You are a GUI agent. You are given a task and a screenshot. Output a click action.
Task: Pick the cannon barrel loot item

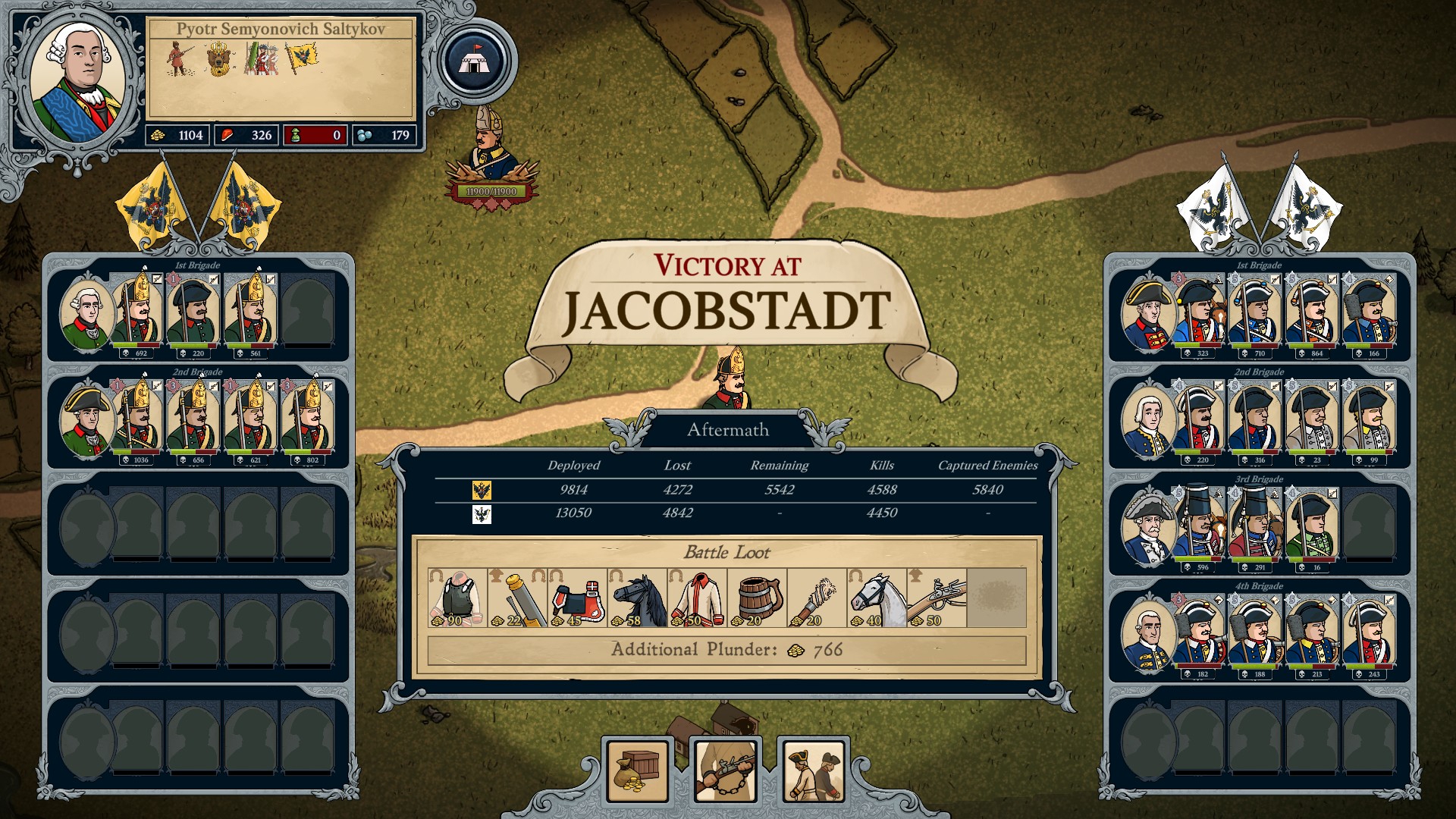click(x=516, y=598)
